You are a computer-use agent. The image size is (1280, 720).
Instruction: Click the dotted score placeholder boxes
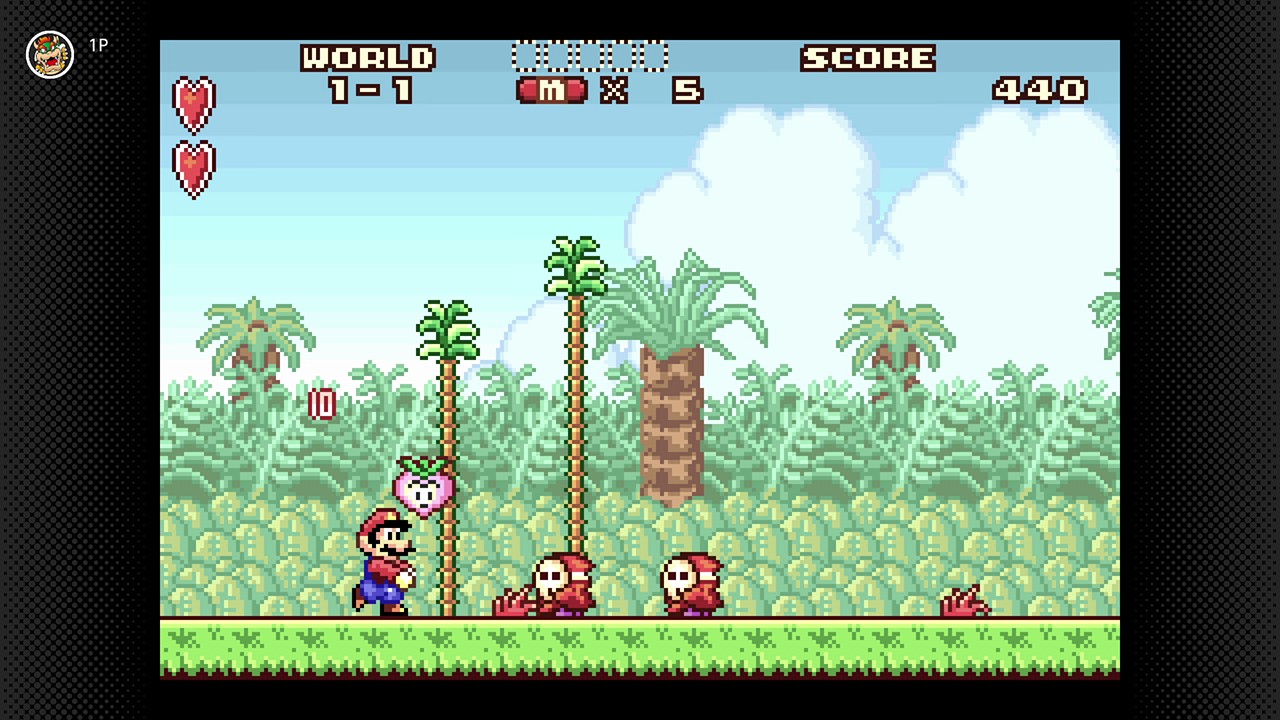tap(590, 55)
